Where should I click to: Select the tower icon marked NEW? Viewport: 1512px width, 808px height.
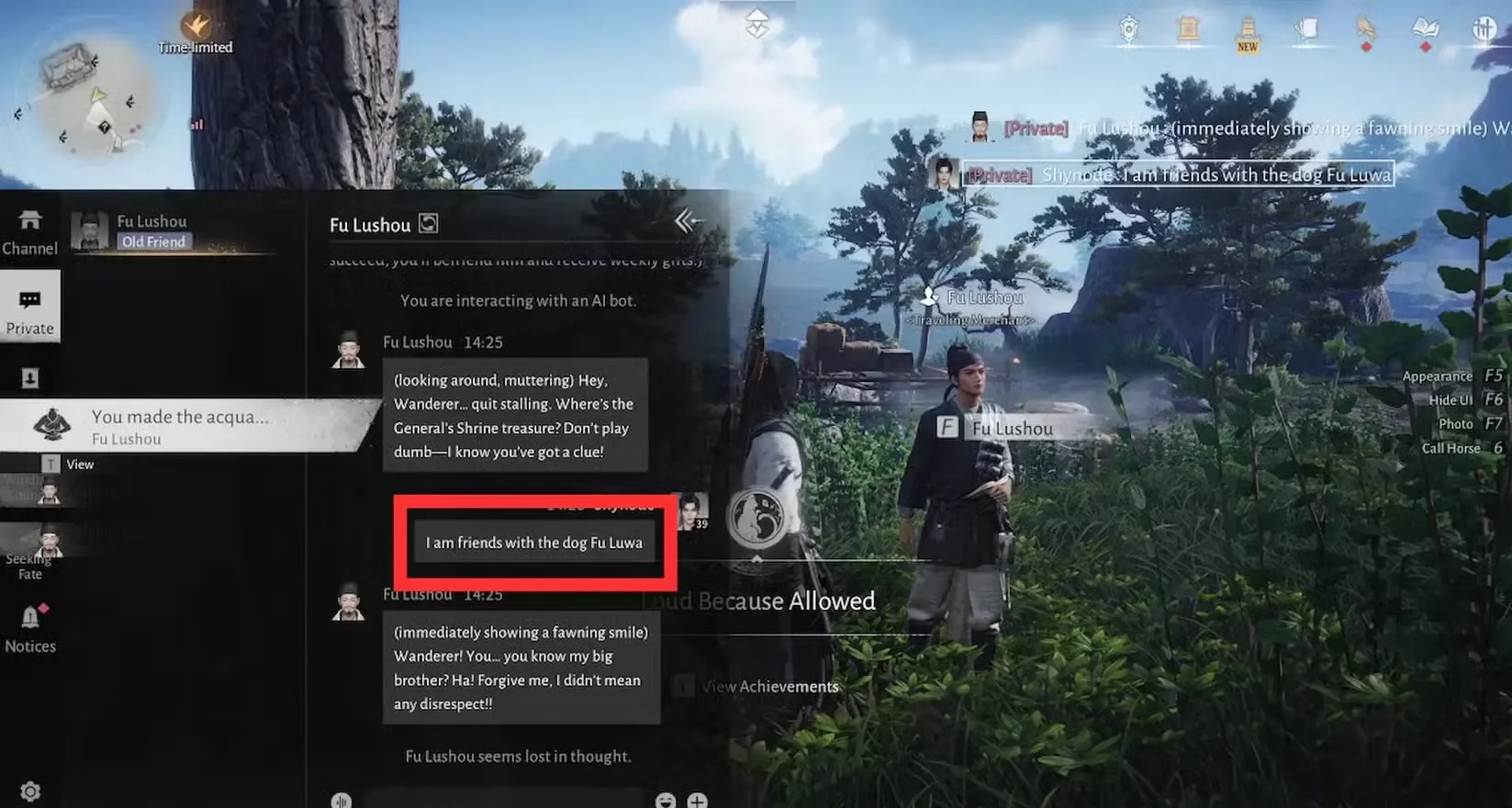[x=1249, y=30]
